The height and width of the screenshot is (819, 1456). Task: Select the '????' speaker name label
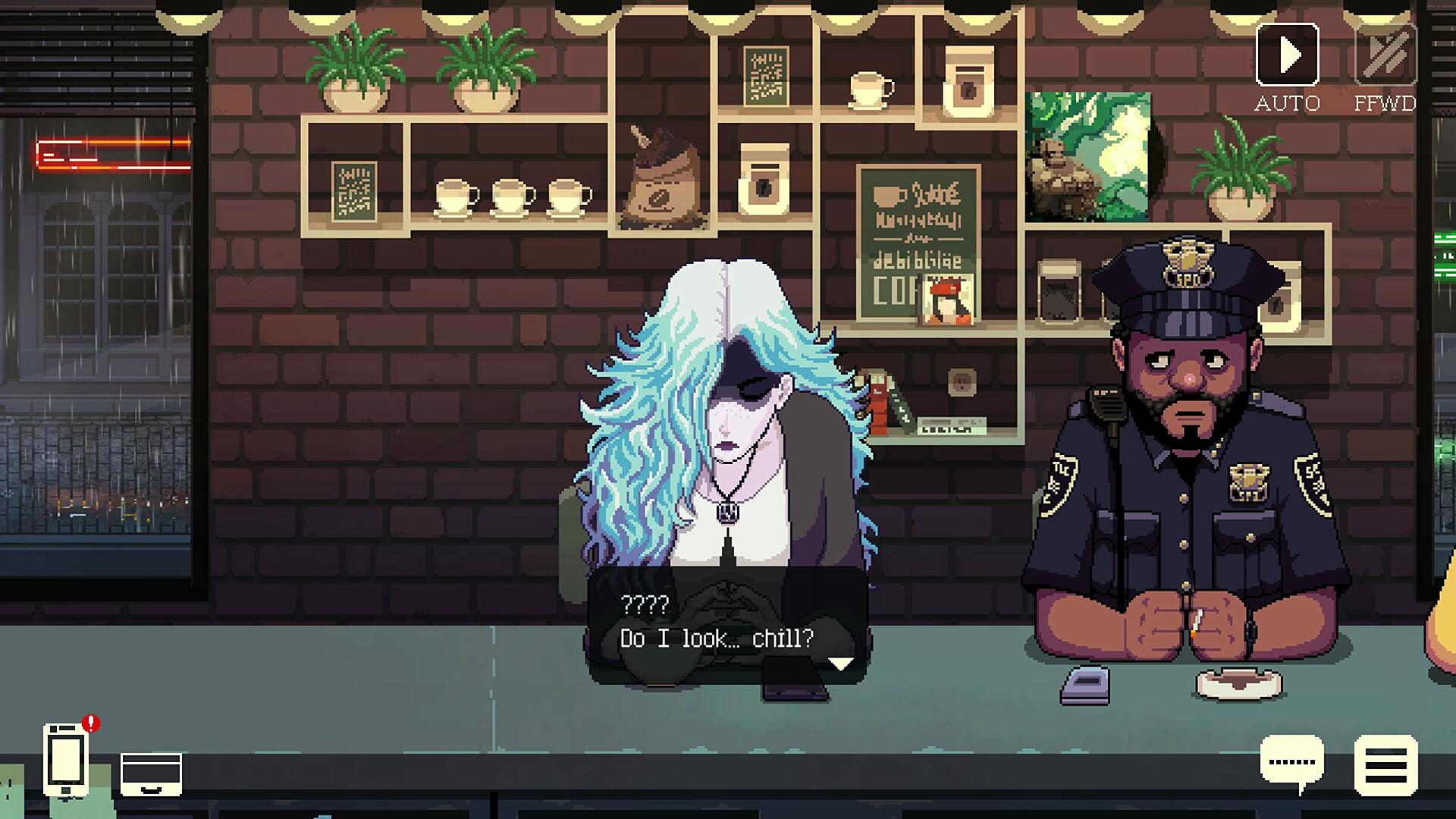[644, 606]
